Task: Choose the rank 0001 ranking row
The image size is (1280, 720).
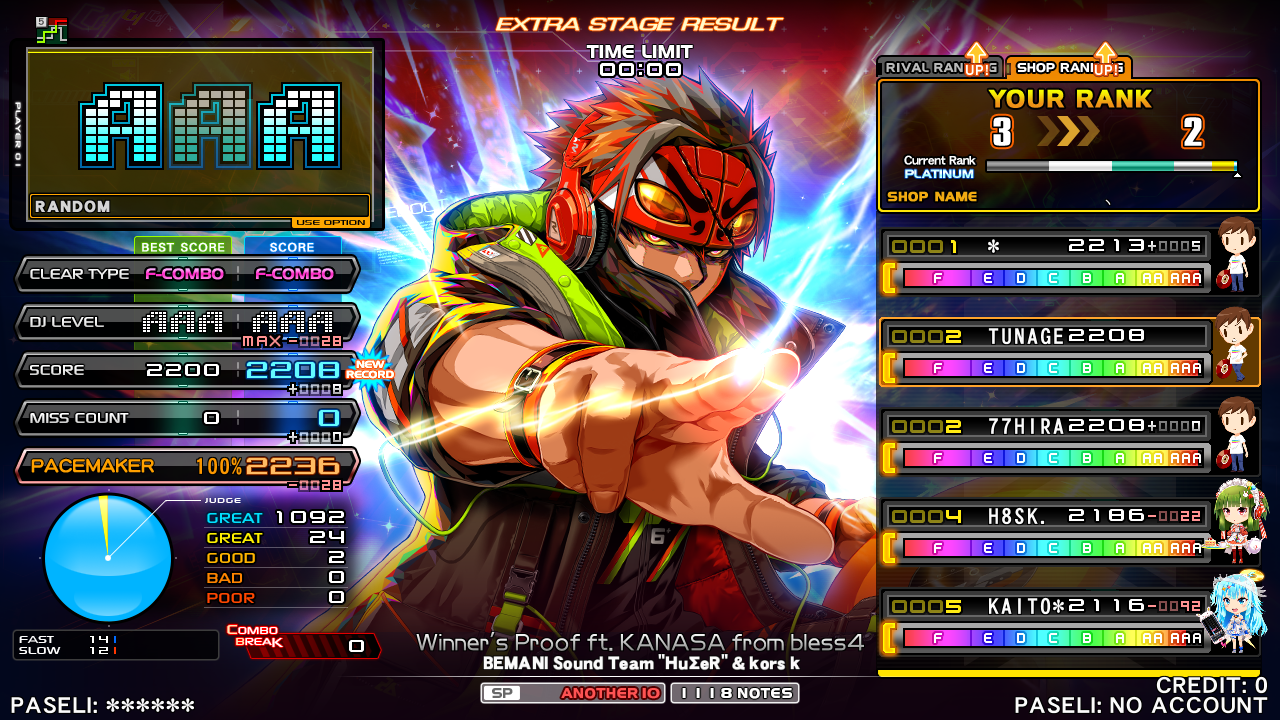Action: click(1046, 262)
